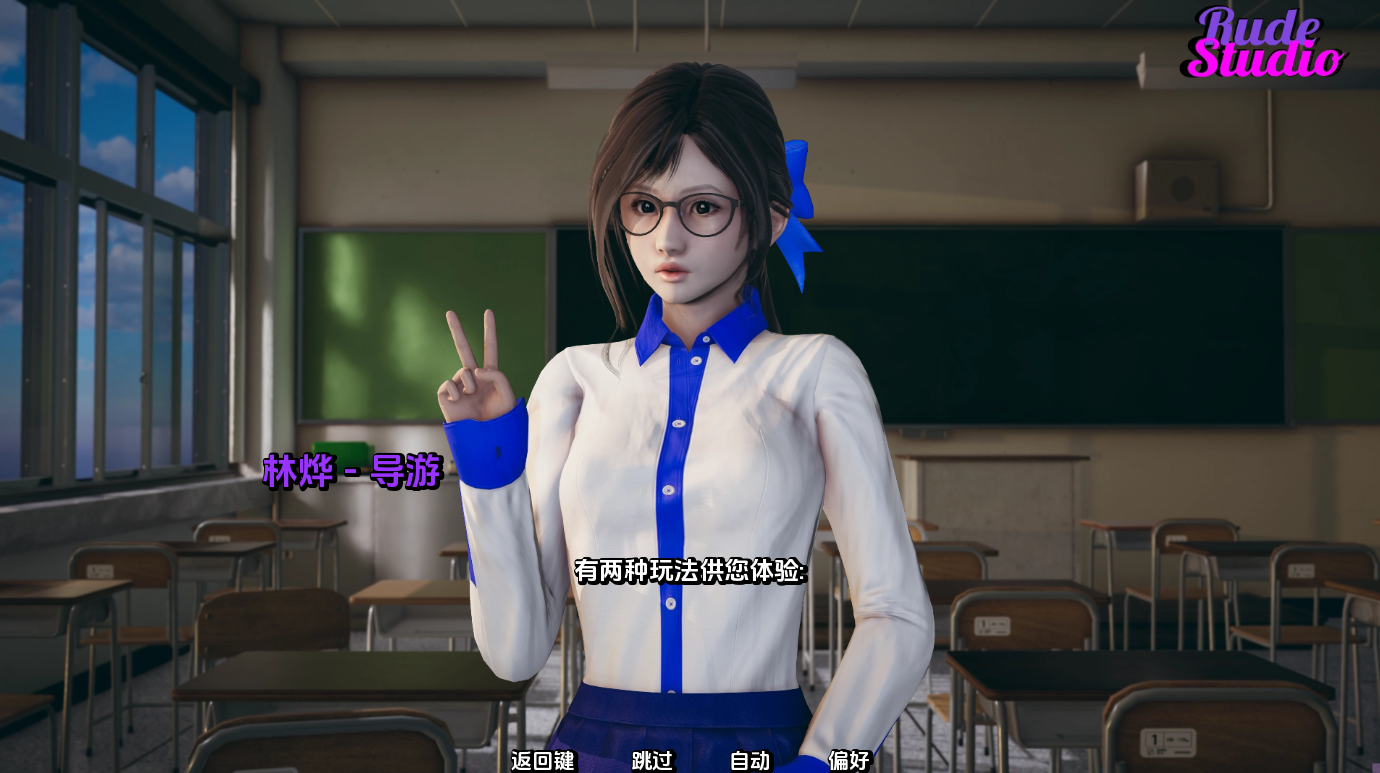Viewport: 1380px width, 773px height.
Task: Click 跳过 to skip dialogue
Action: (x=655, y=761)
